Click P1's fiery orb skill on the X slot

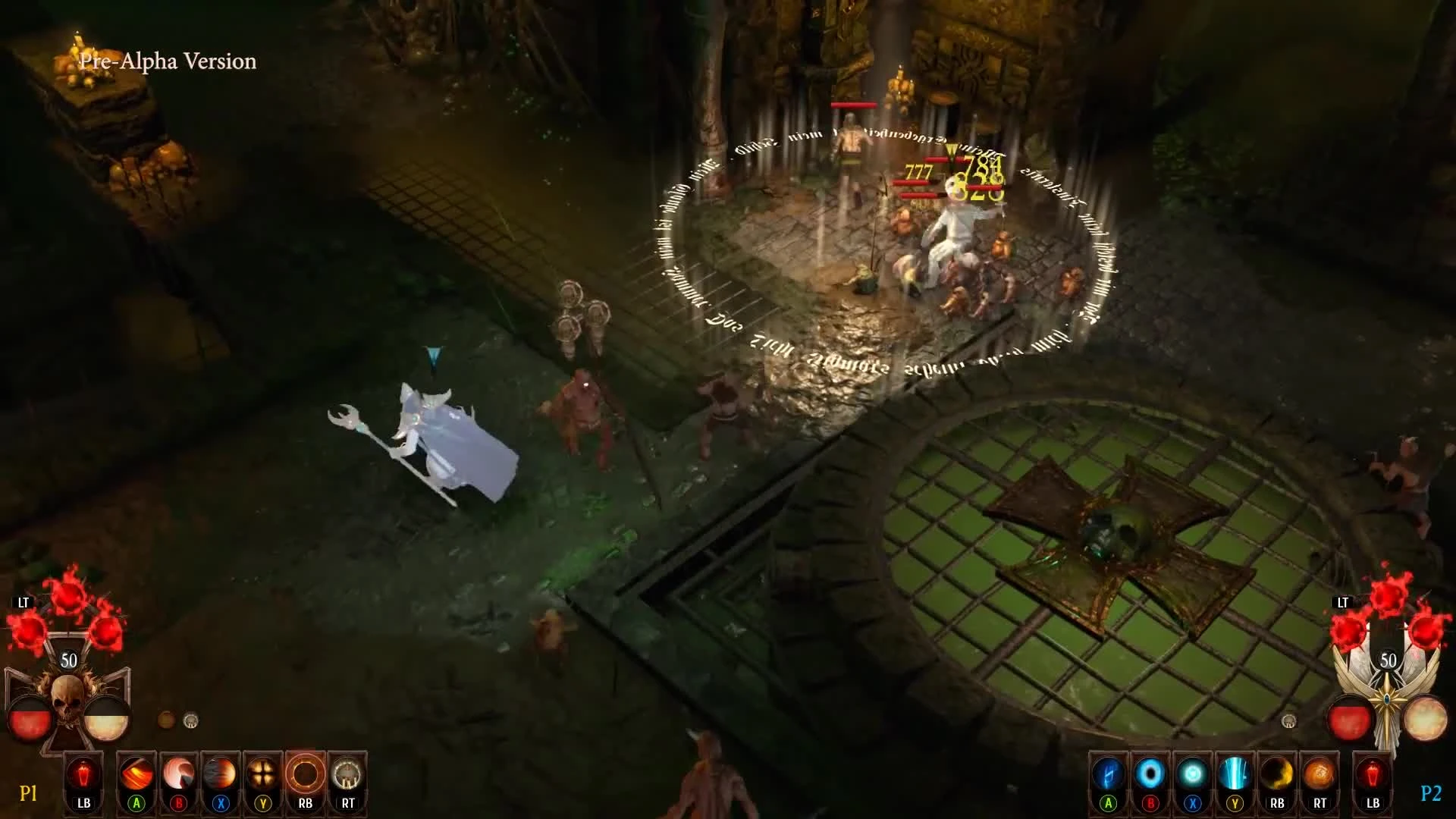coord(219,772)
